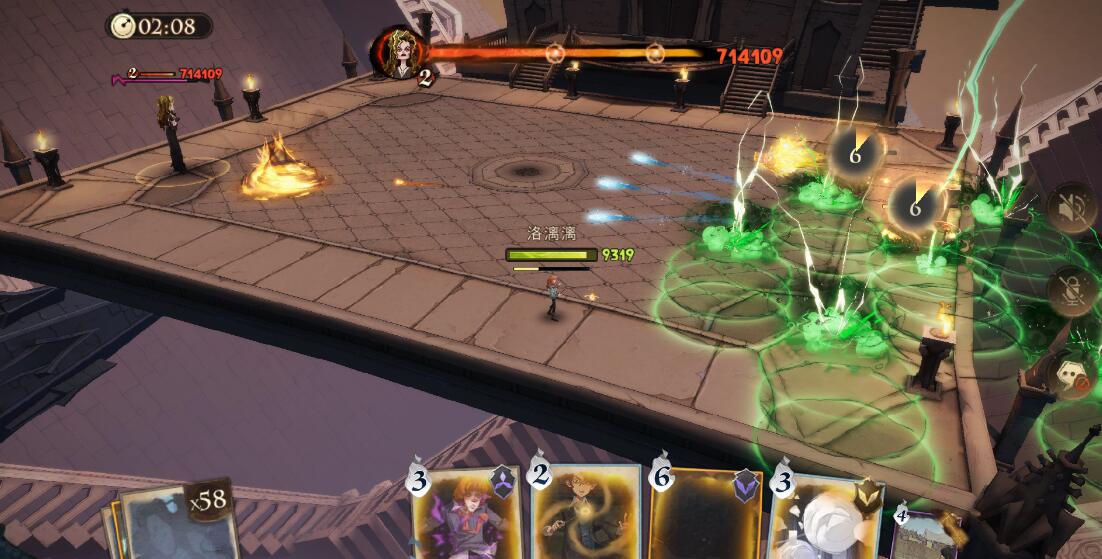Click the boss portrait at the top
The height and width of the screenshot is (559, 1102).
(401, 52)
